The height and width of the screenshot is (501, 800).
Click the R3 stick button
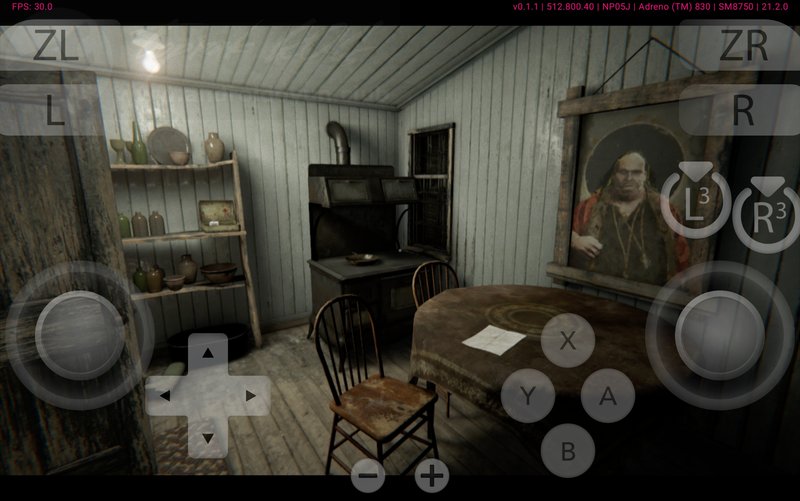[766, 217]
